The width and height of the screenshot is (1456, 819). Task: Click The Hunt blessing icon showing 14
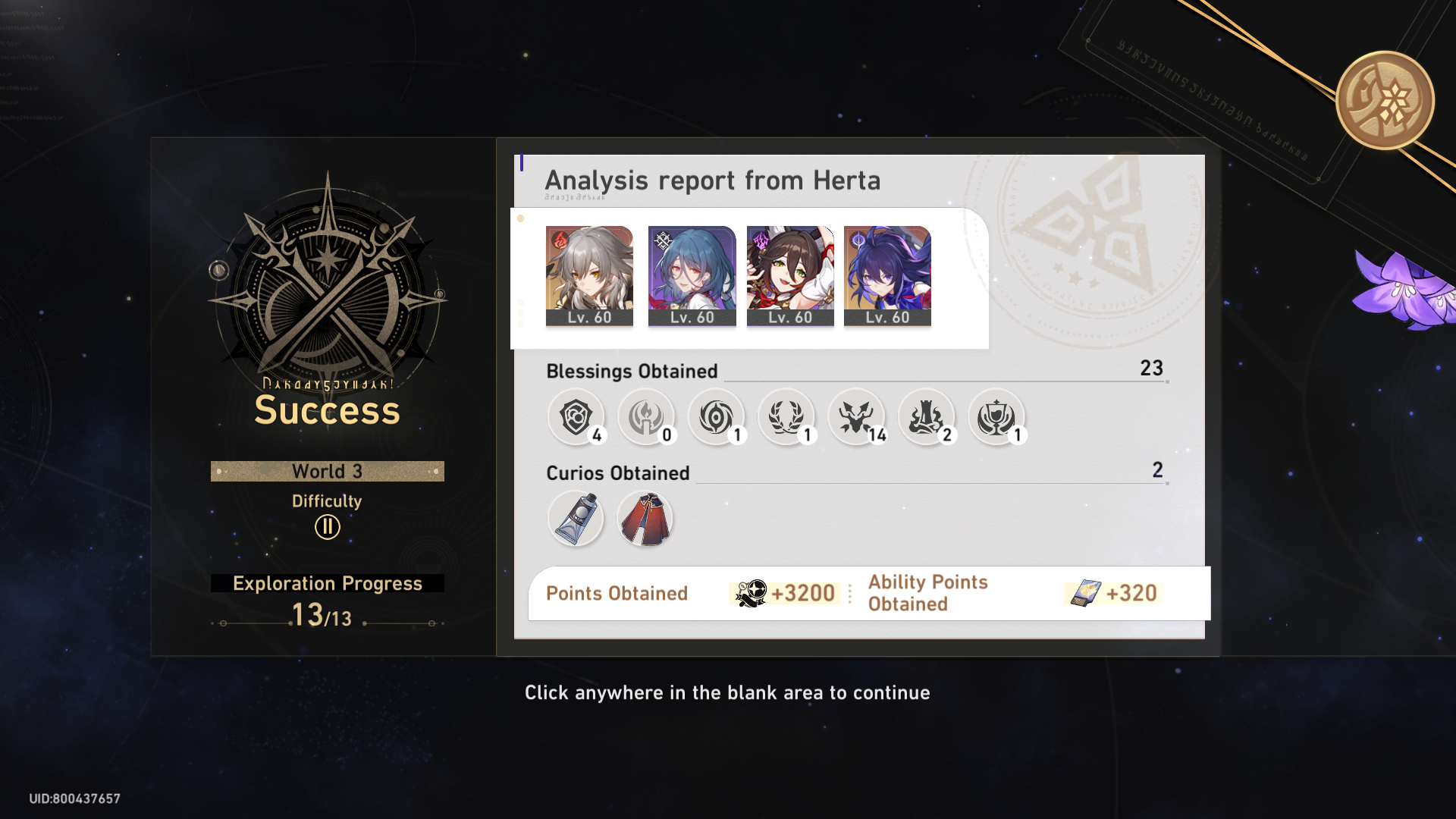coord(857,417)
